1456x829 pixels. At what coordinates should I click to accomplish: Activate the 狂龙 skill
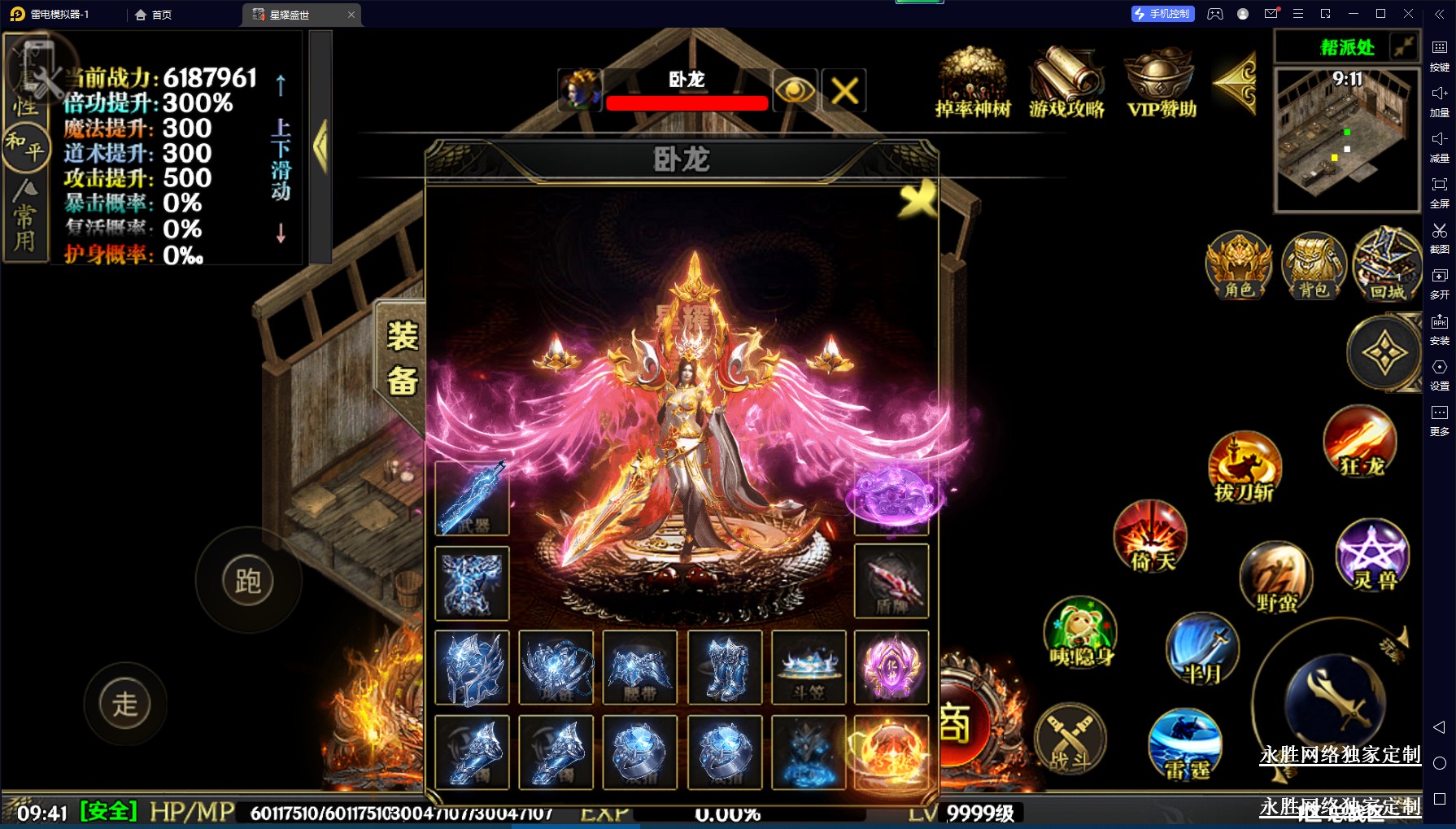coord(1361,442)
